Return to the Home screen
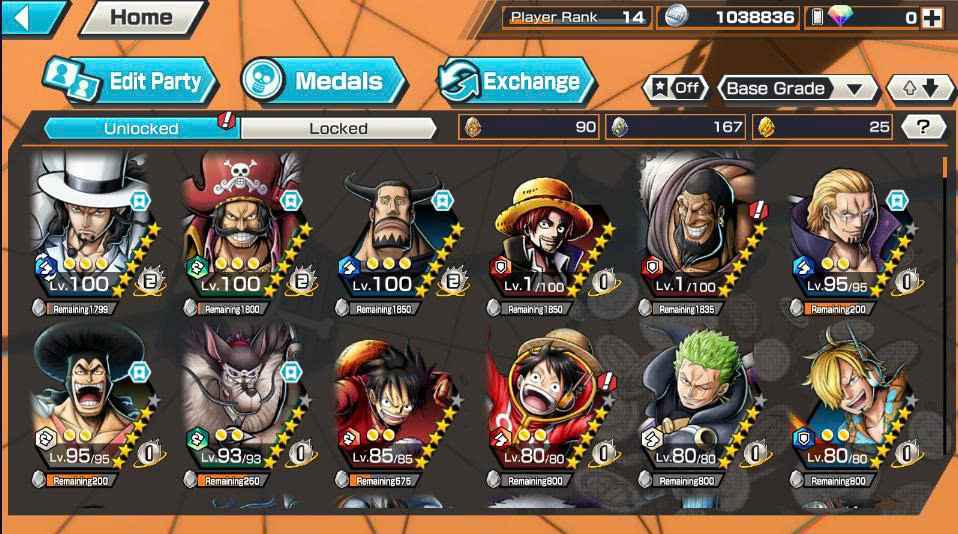 point(141,17)
